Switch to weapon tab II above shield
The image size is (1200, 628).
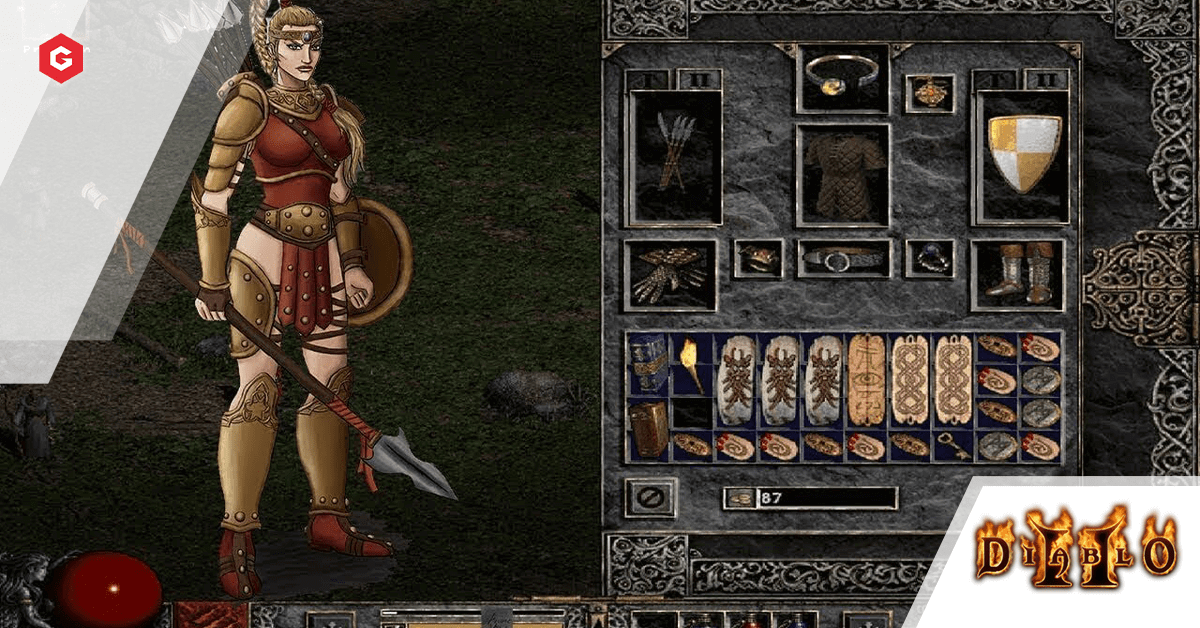tap(1044, 79)
